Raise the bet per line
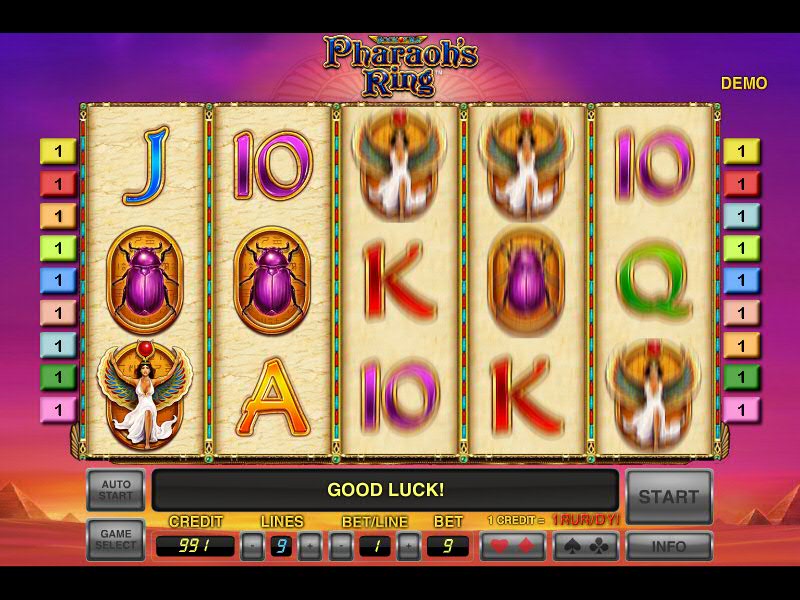Screen dimensions: 800x600 tap(408, 546)
